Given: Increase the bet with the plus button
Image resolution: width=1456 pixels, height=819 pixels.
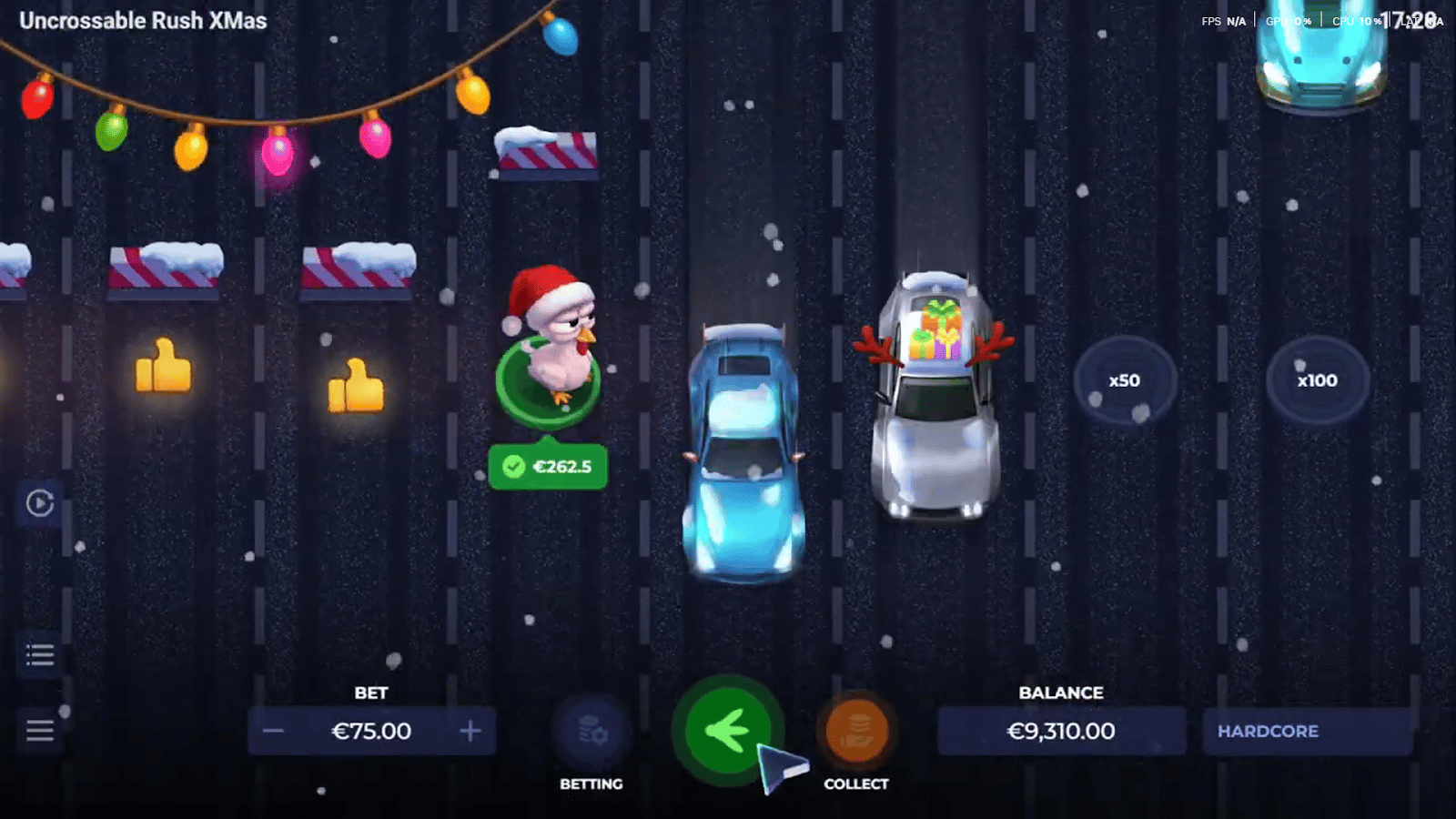Looking at the screenshot, I should 470,731.
